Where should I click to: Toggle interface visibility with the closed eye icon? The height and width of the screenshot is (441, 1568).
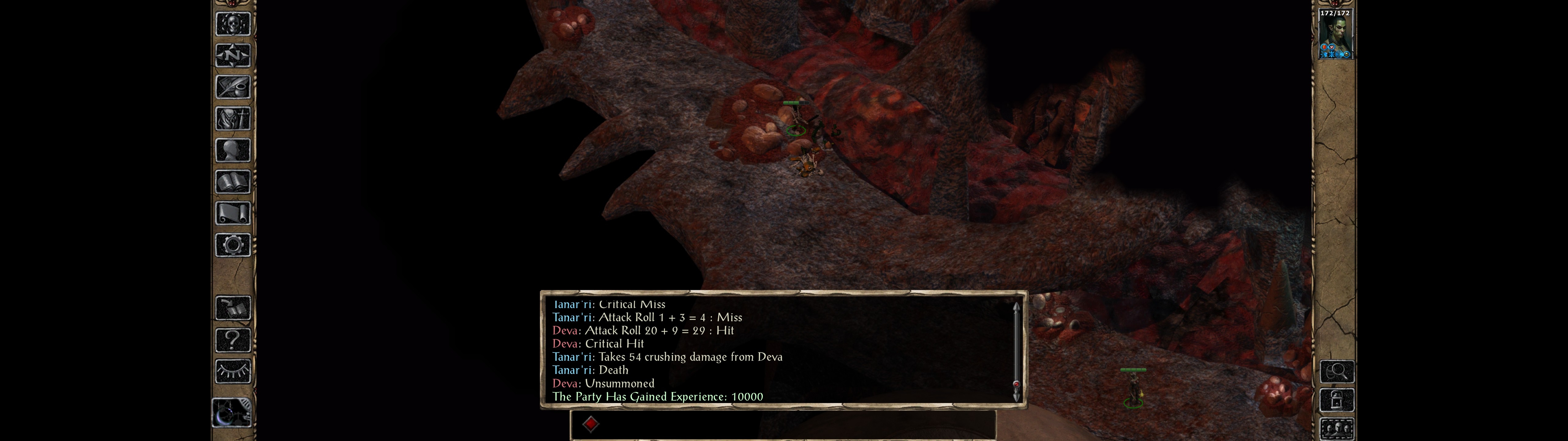click(233, 371)
